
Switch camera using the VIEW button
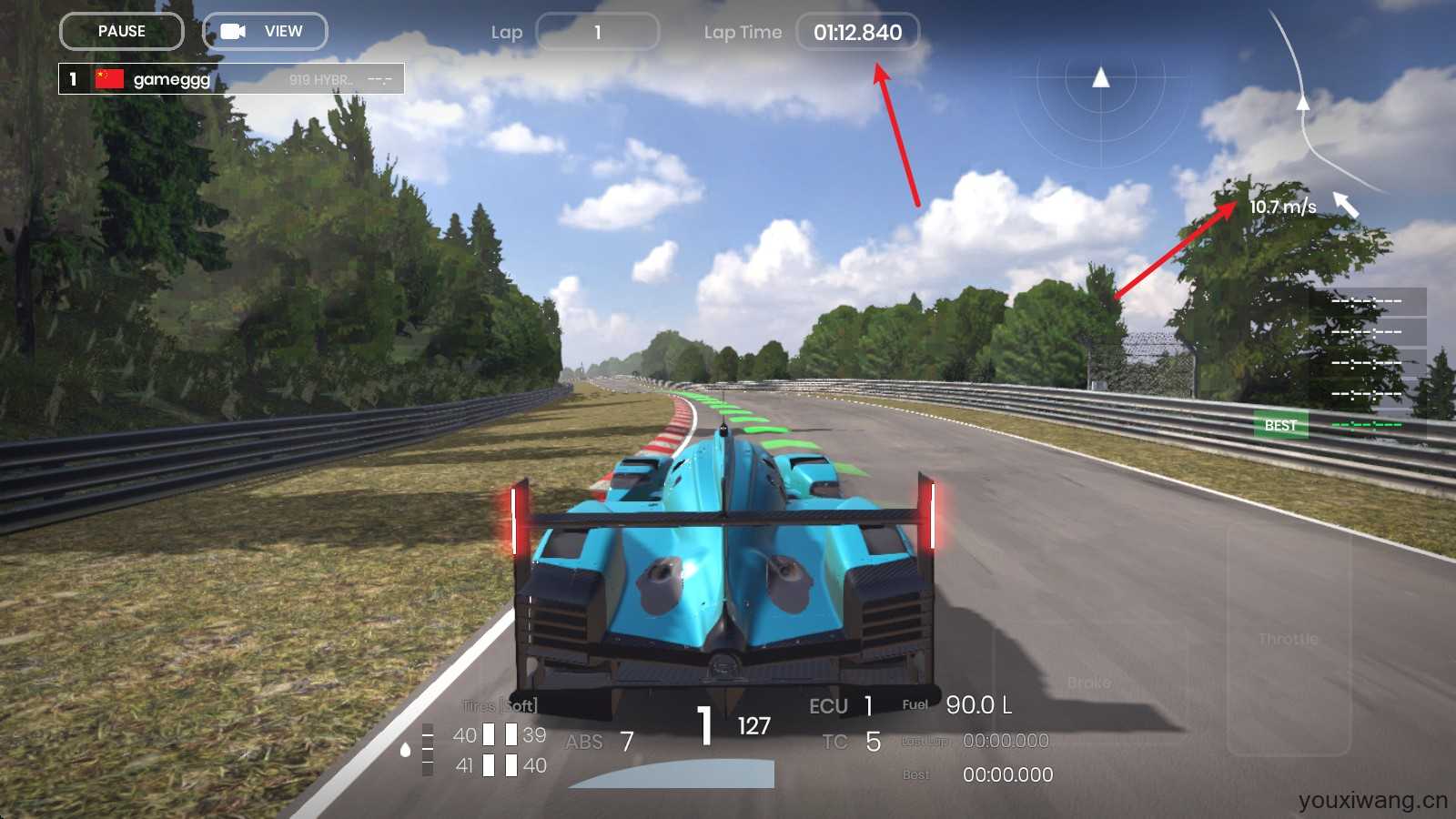point(265,31)
